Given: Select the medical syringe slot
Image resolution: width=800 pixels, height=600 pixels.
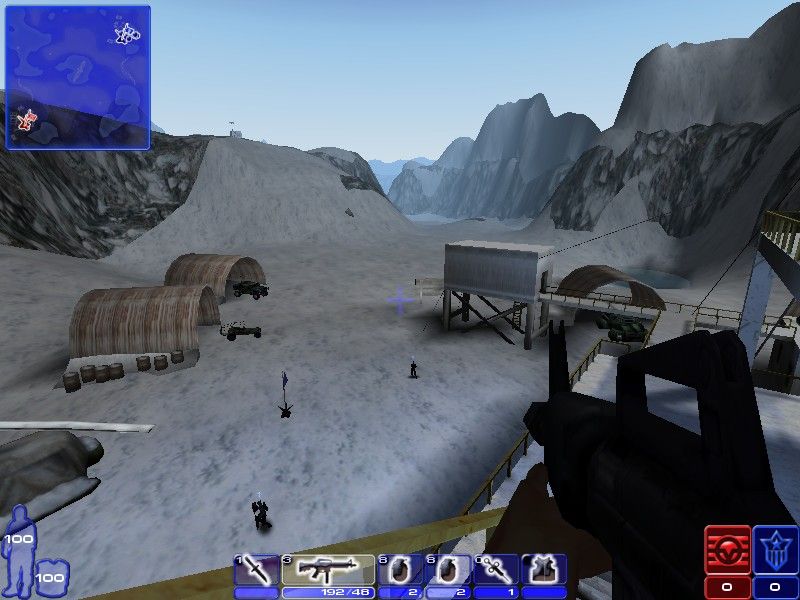Looking at the screenshot, I should [497, 570].
